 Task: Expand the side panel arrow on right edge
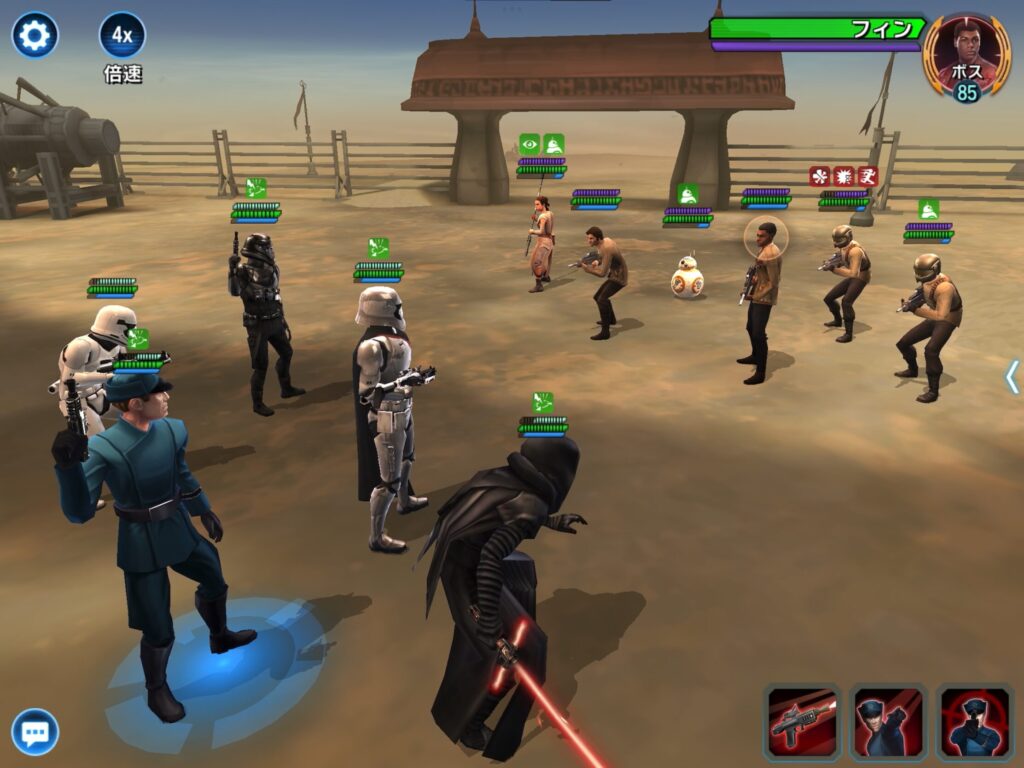pyautogui.click(x=1012, y=377)
